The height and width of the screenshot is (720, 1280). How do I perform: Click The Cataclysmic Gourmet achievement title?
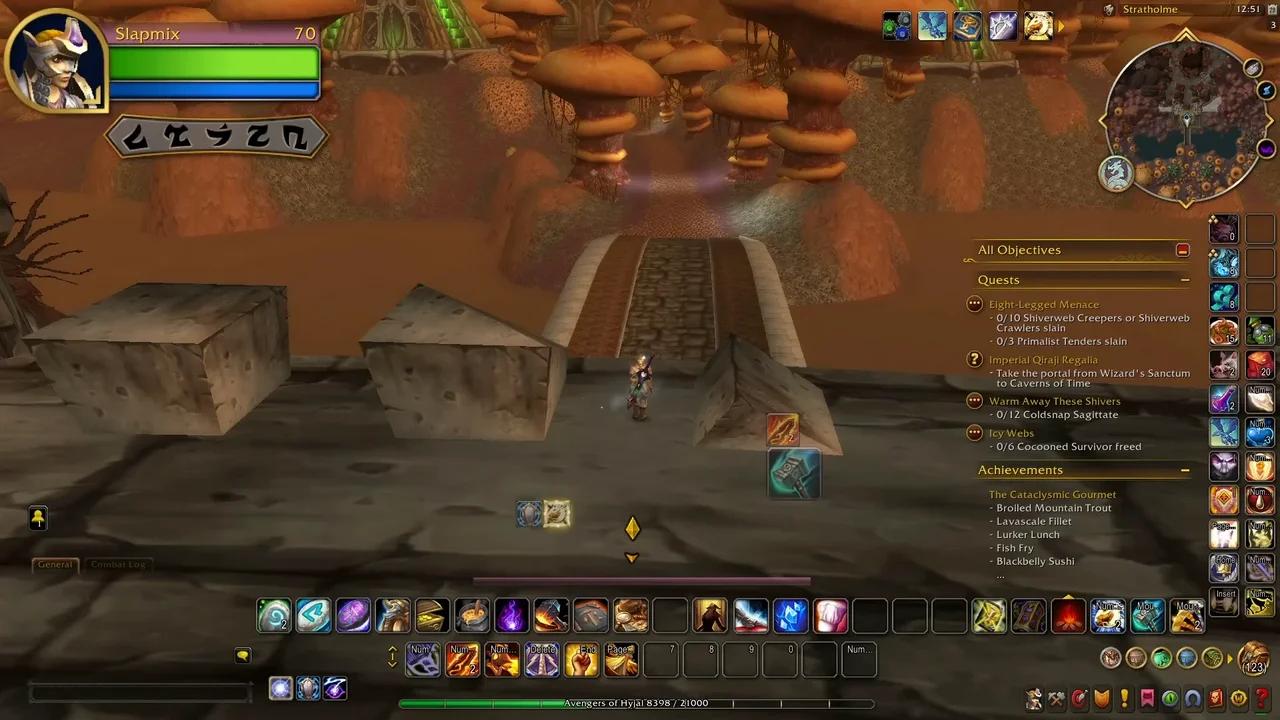[x=1052, y=493]
